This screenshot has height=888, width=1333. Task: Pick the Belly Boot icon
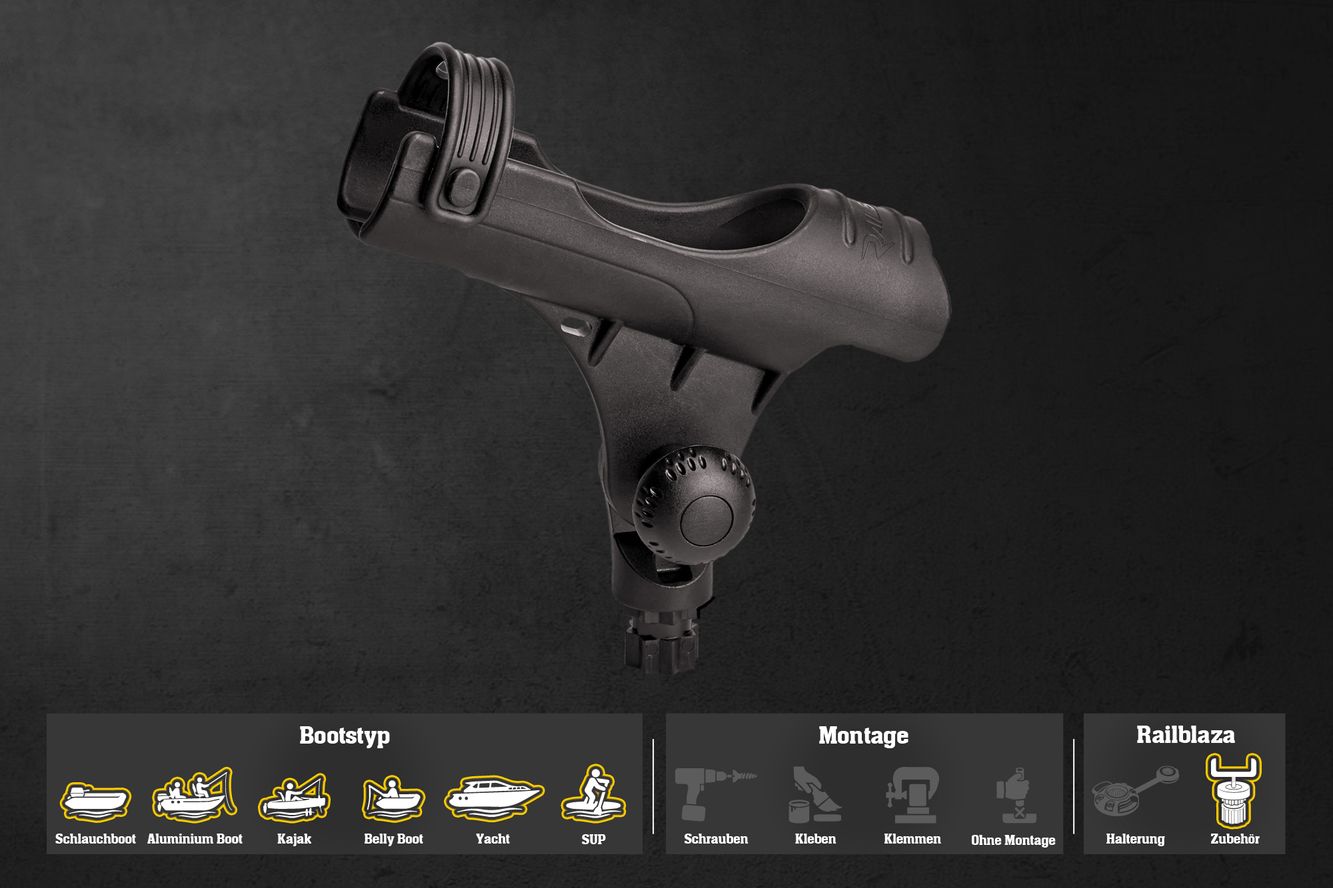point(393,799)
